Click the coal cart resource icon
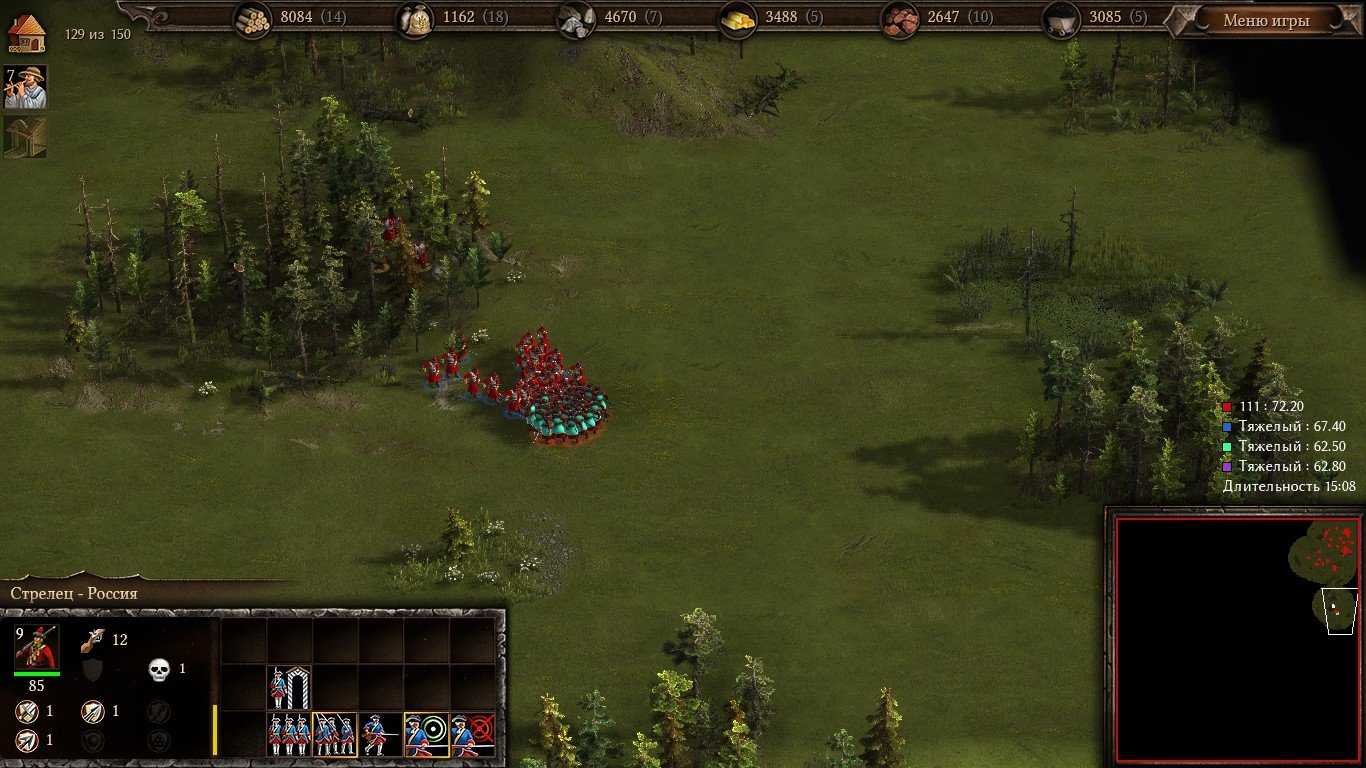The width and height of the screenshot is (1366, 768). pos(1062,20)
